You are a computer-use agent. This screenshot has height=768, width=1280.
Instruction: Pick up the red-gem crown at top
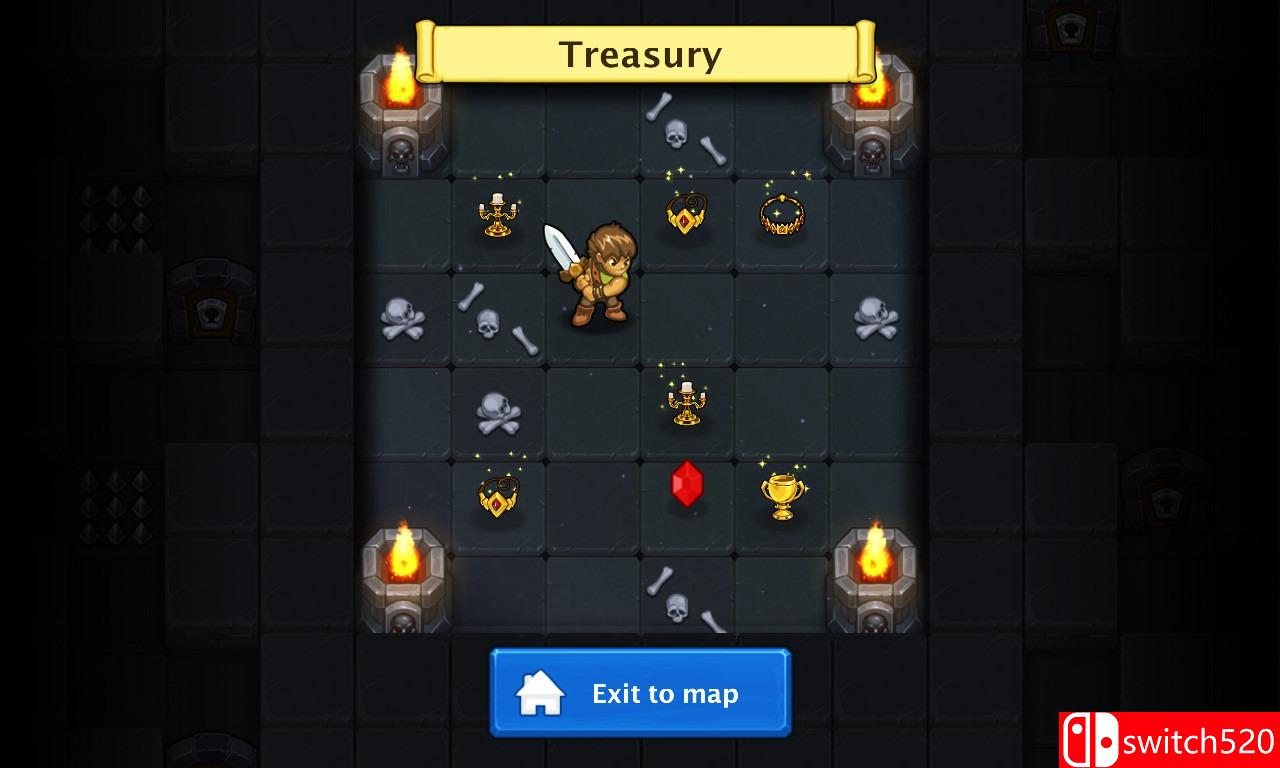pyautogui.click(x=685, y=213)
